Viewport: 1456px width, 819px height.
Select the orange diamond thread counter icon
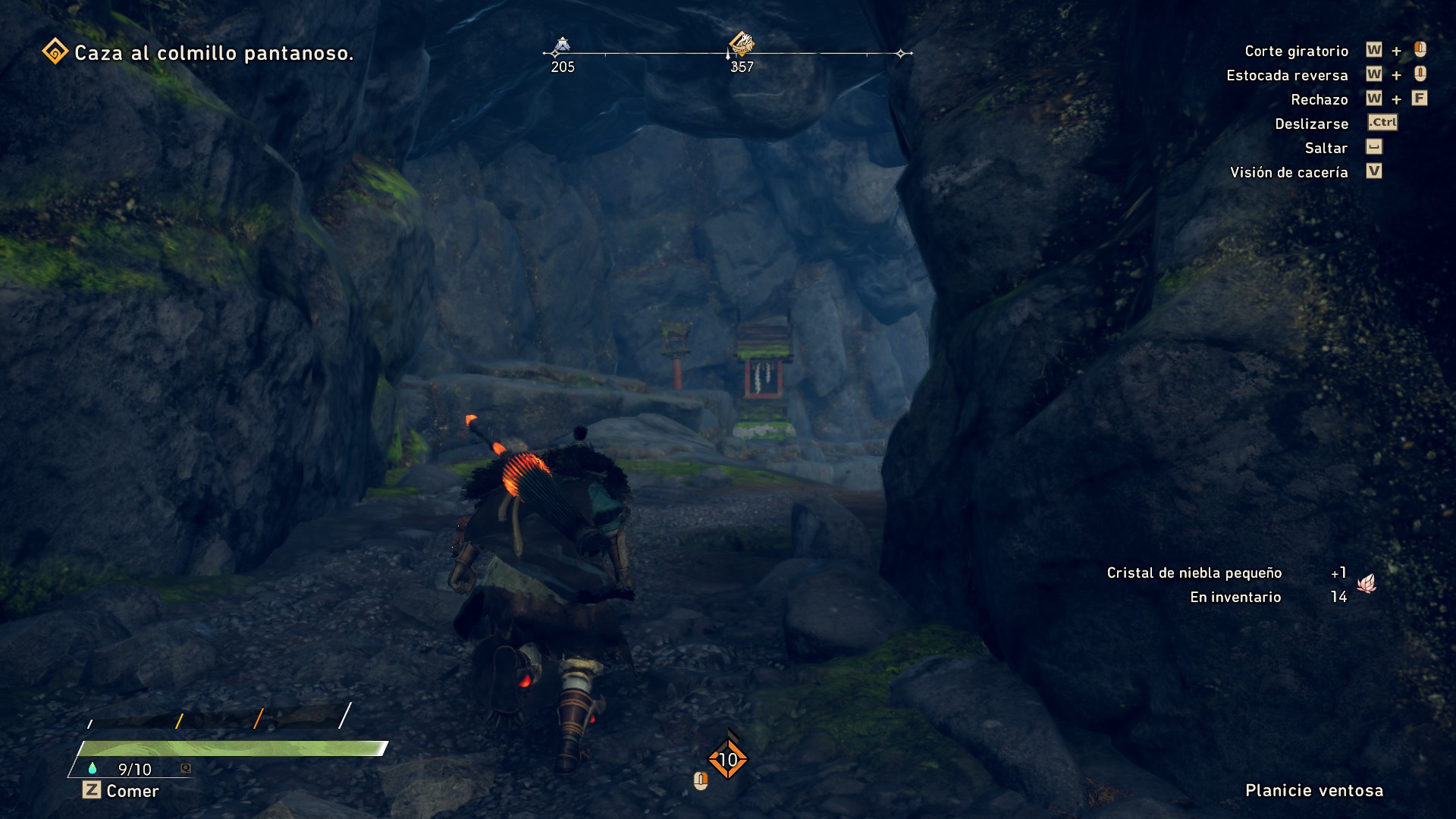click(x=728, y=759)
